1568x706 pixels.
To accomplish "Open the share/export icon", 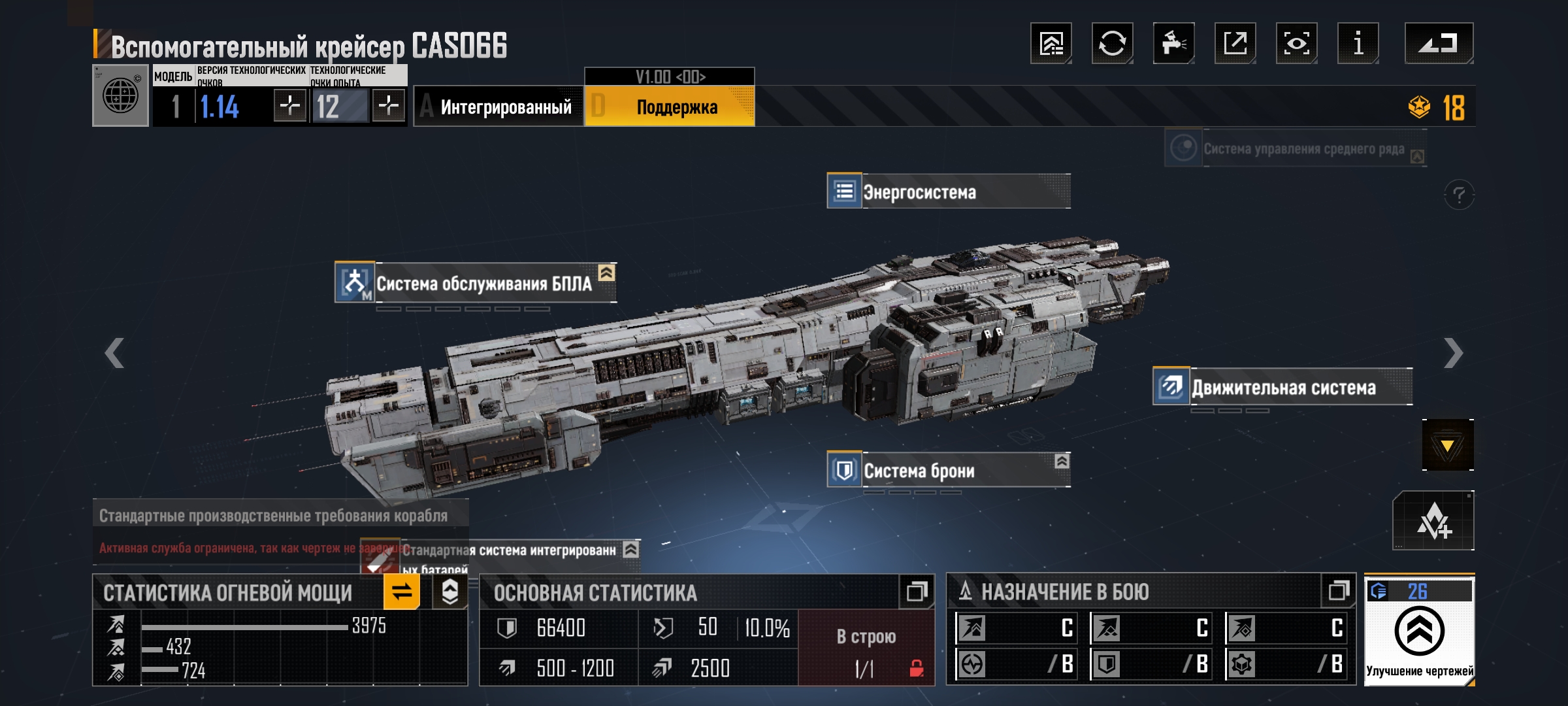I will click(1235, 44).
